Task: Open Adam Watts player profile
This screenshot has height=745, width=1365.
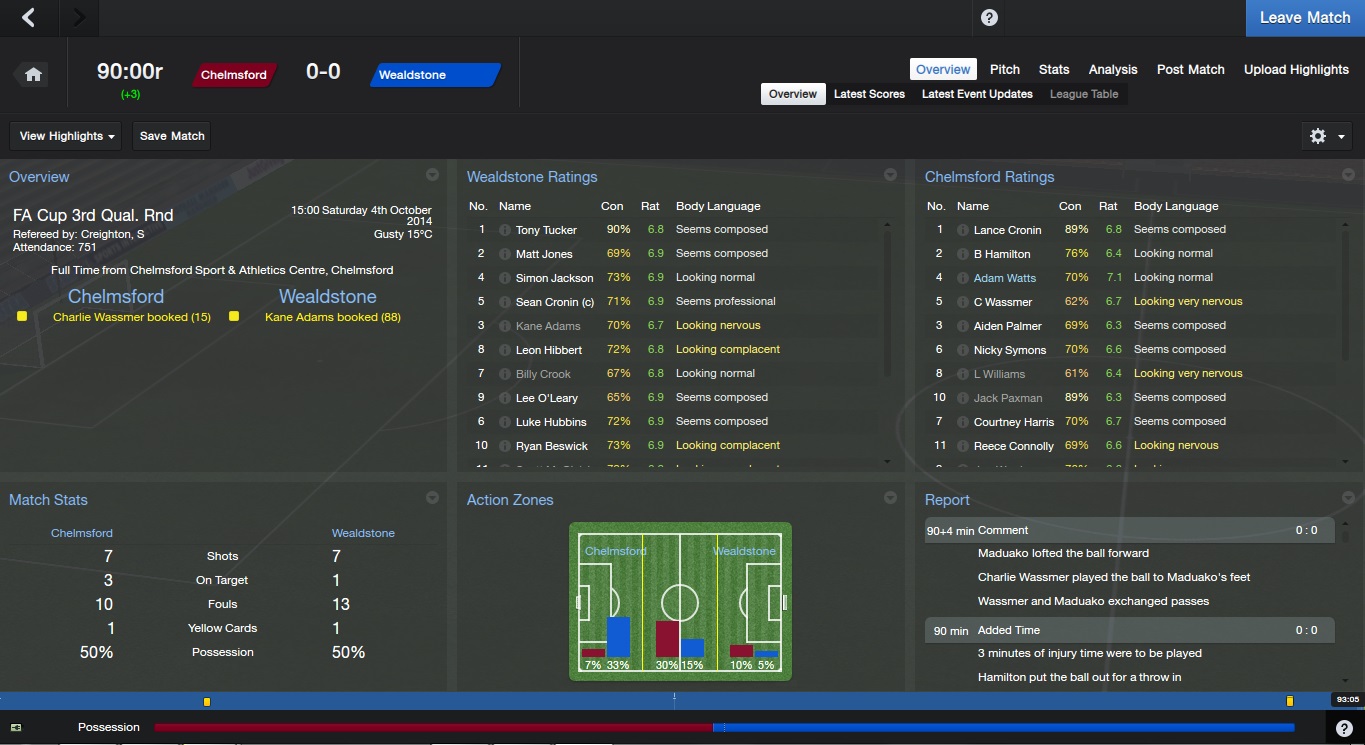Action: point(1004,278)
